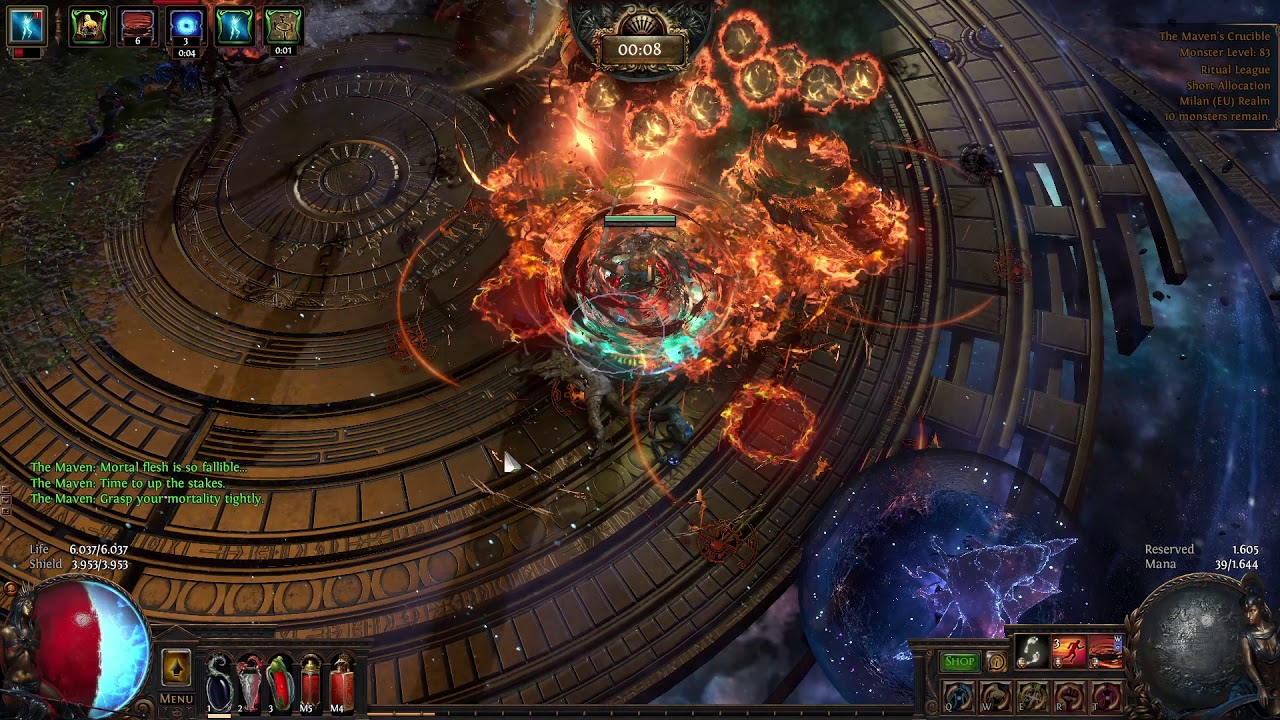This screenshot has width=1280, height=720.
Task: Click the golden muscular figure buff icon
Action: pyautogui.click(x=89, y=27)
